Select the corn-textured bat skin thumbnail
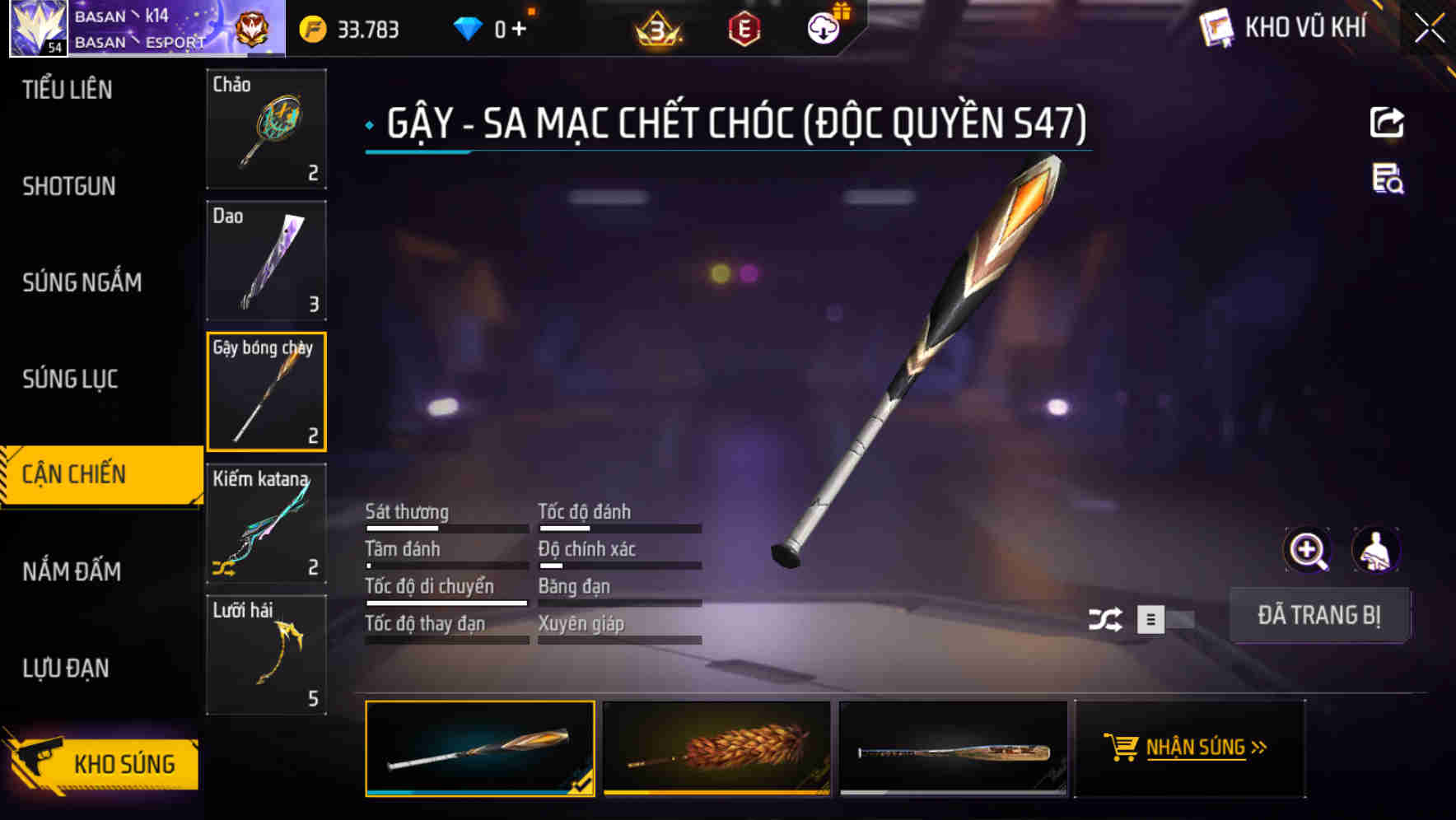This screenshot has height=820, width=1456. coord(718,749)
